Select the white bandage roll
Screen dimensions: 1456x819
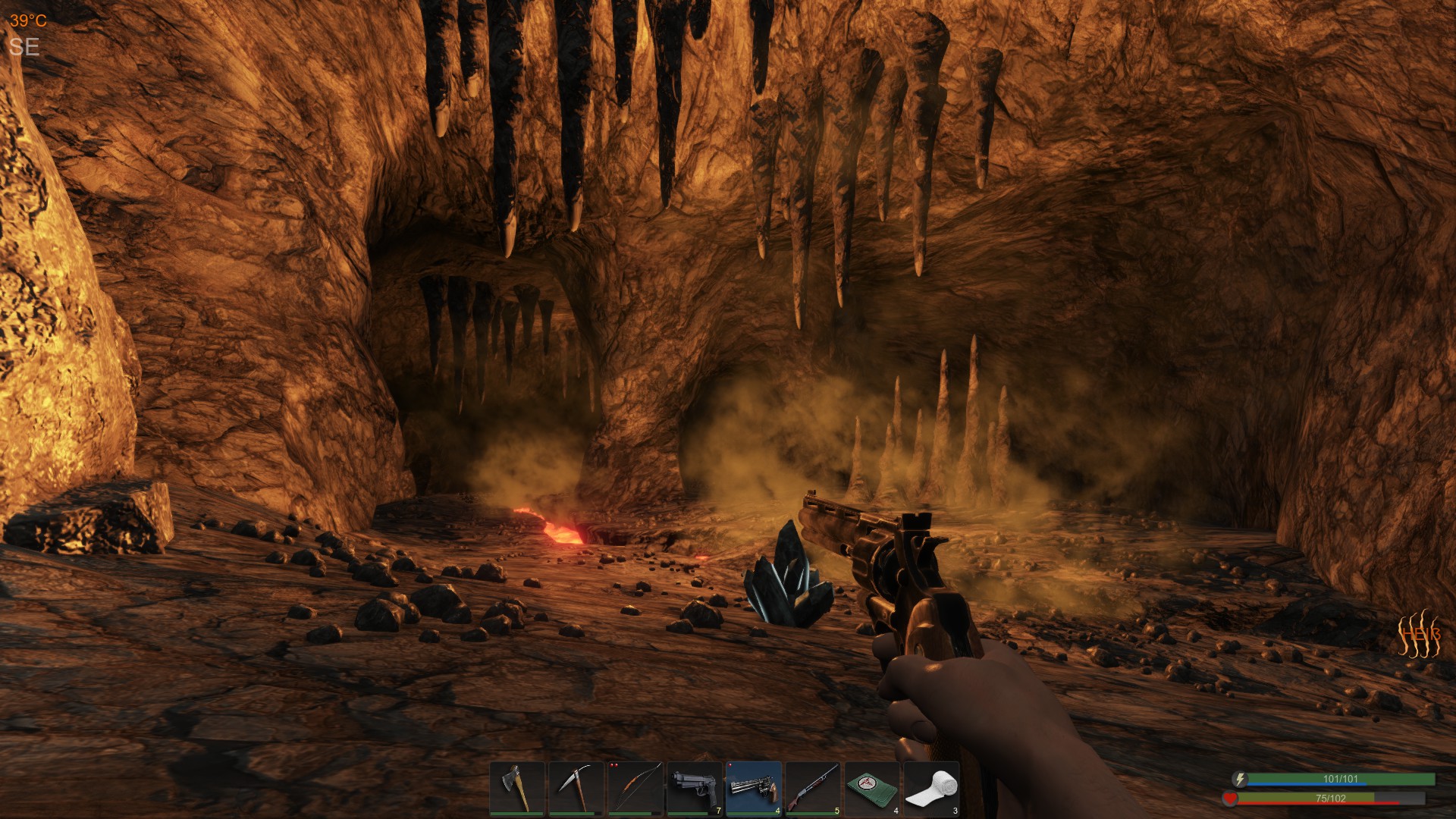click(x=931, y=789)
